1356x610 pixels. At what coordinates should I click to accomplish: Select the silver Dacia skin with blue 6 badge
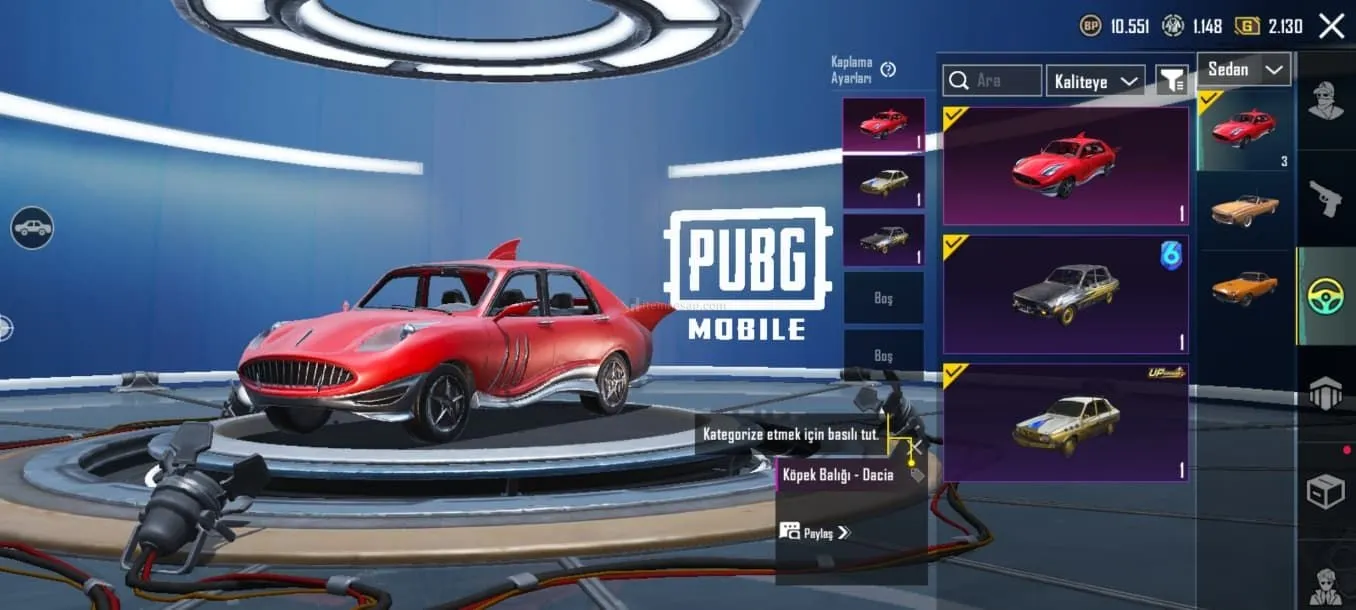tap(1065, 294)
